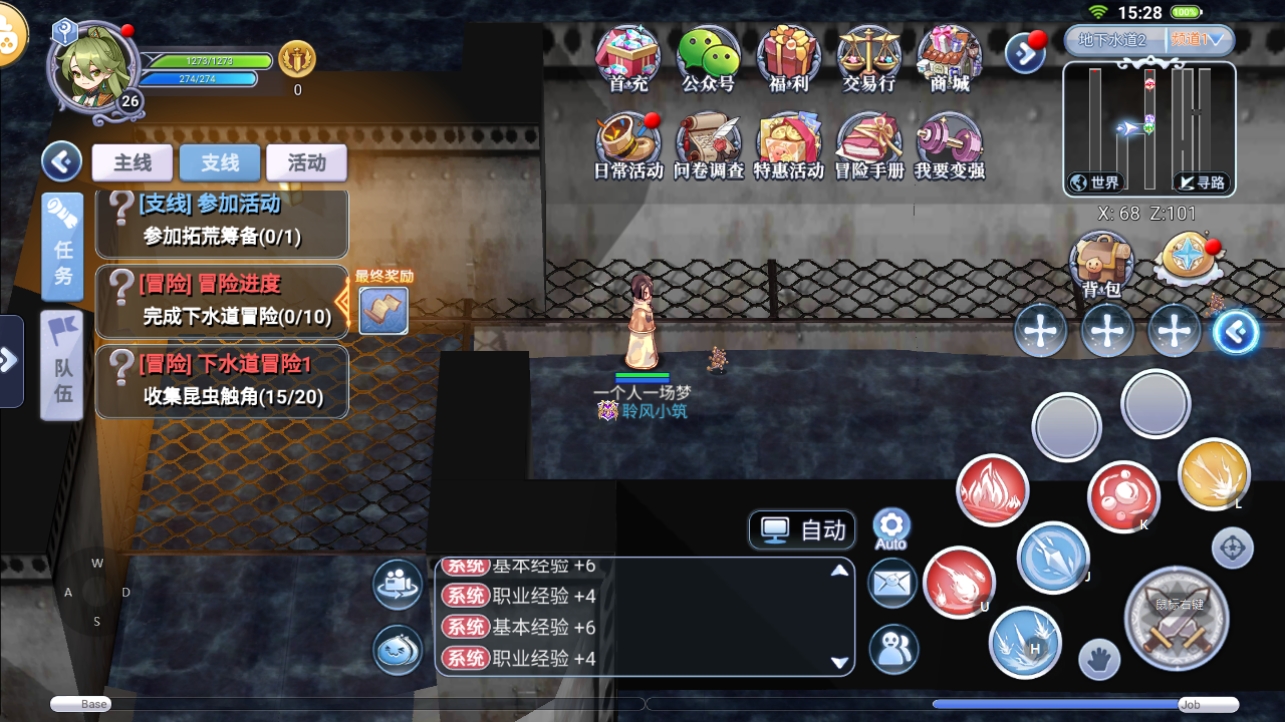Open the 交易行 trading house
1285x722 pixels.
point(868,58)
